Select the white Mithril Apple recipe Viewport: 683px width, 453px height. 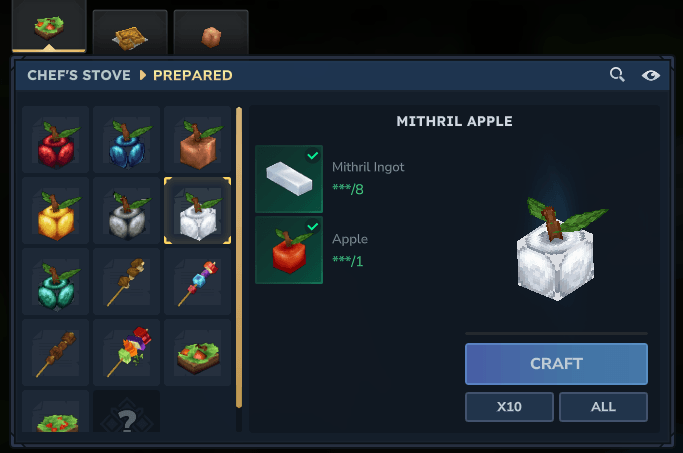coord(197,211)
